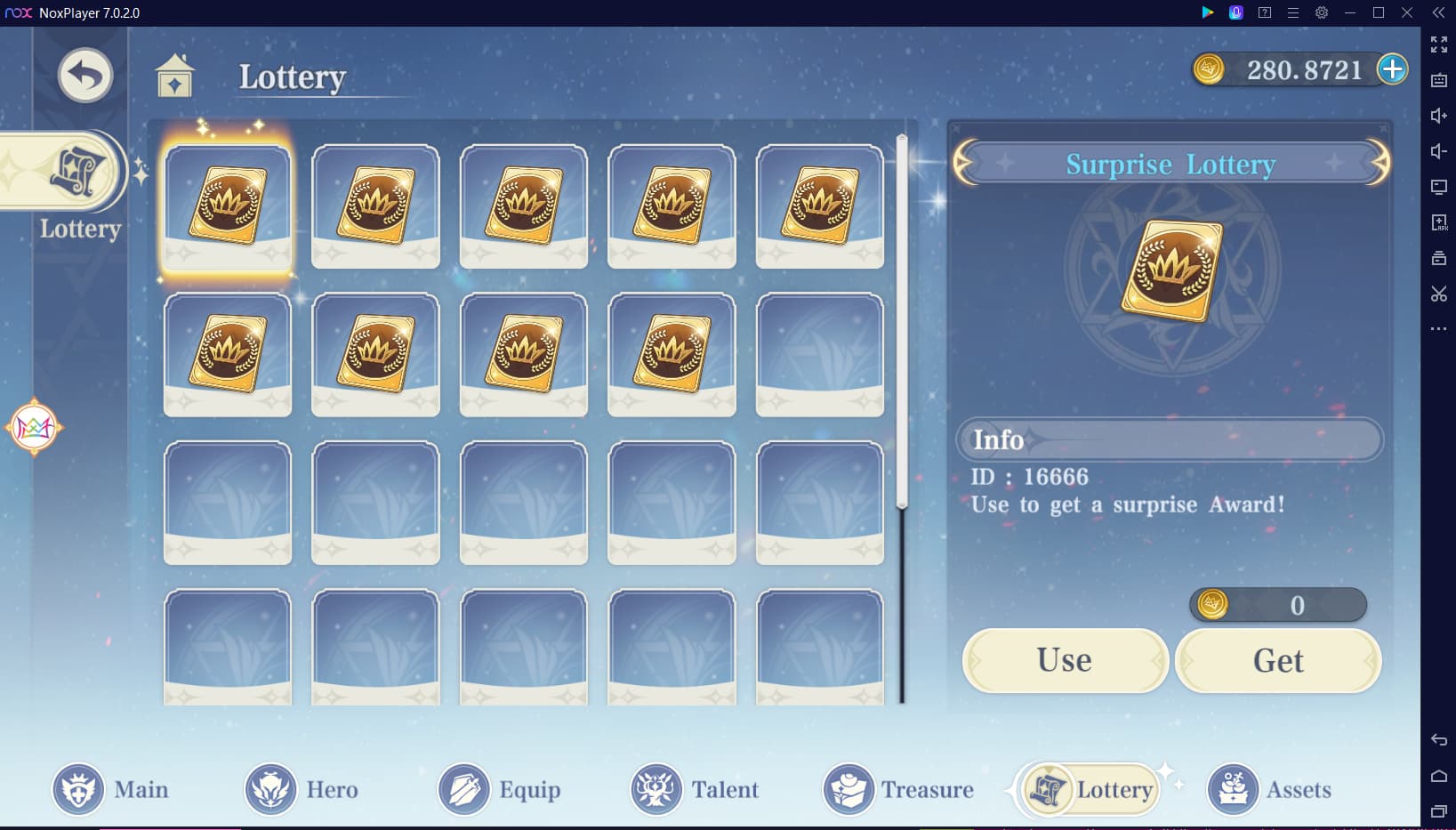This screenshot has width=1456, height=830.
Task: Go back with the arrow button
Action: tap(85, 76)
